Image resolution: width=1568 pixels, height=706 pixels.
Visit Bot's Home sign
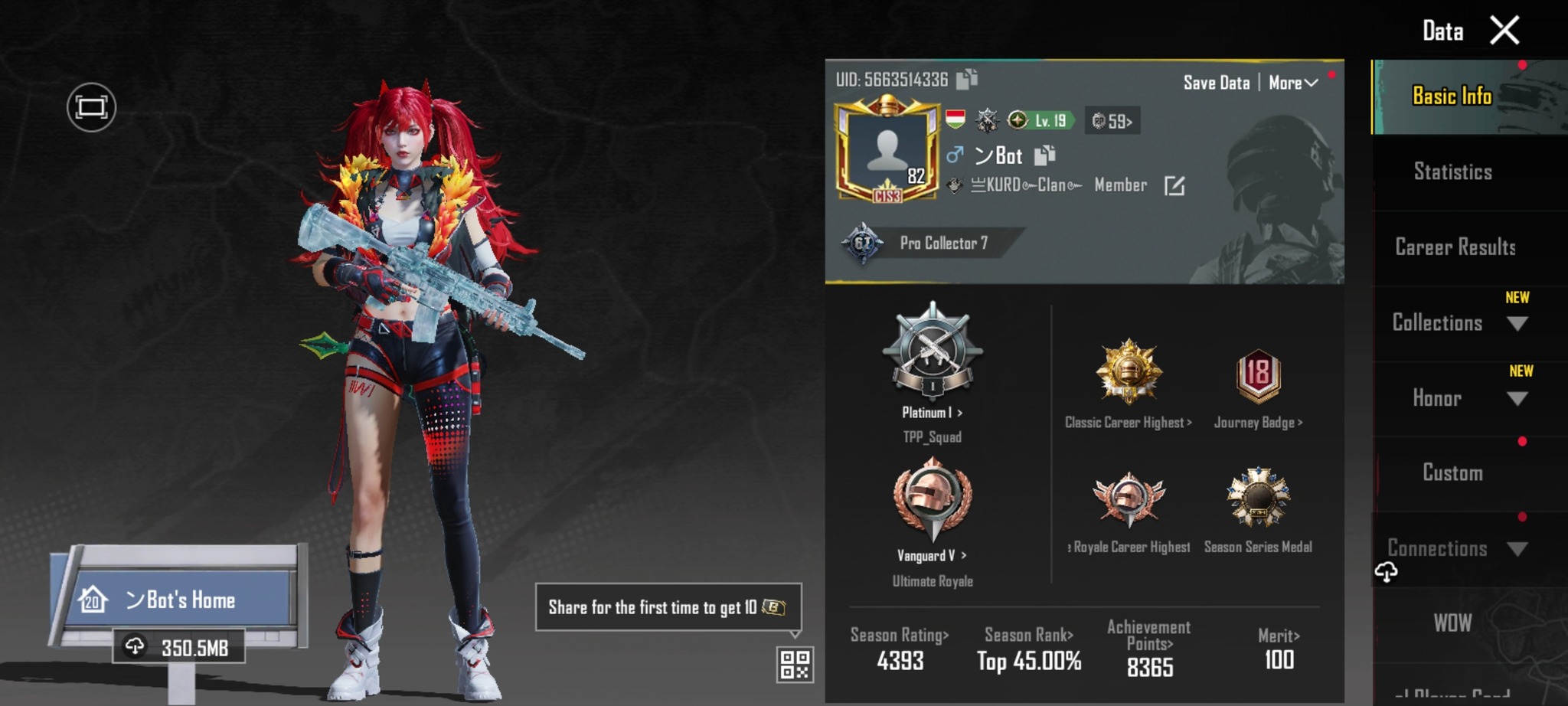[180, 600]
